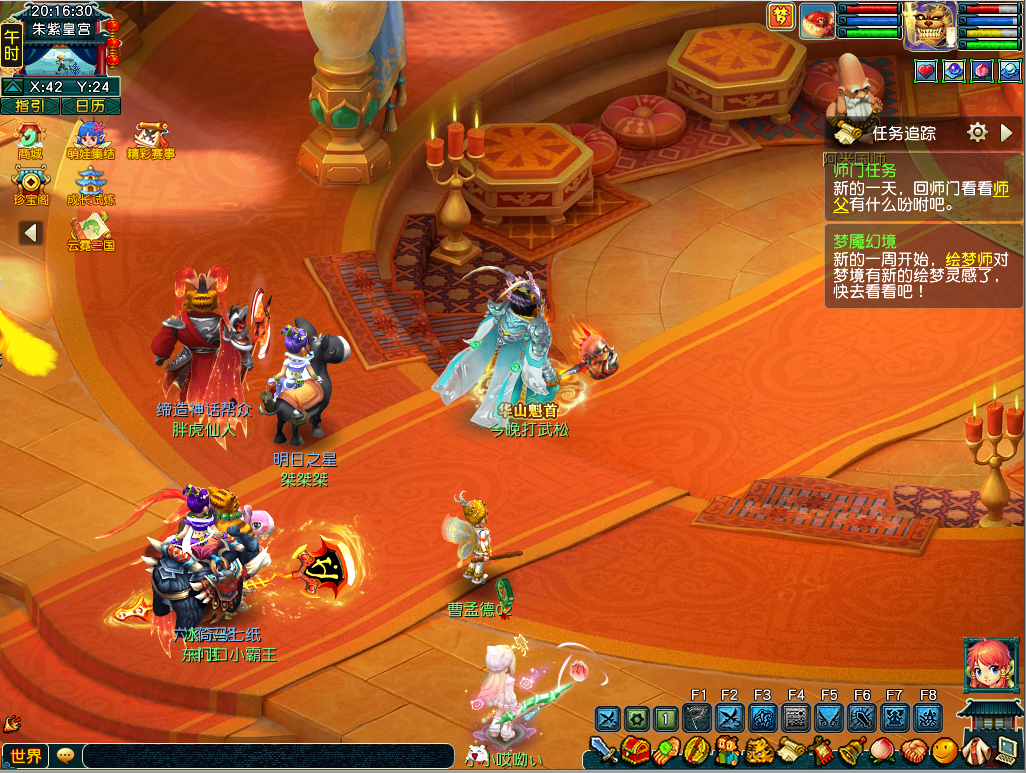
Task: Open the 萌娃集结 event icon
Action: pos(91,139)
